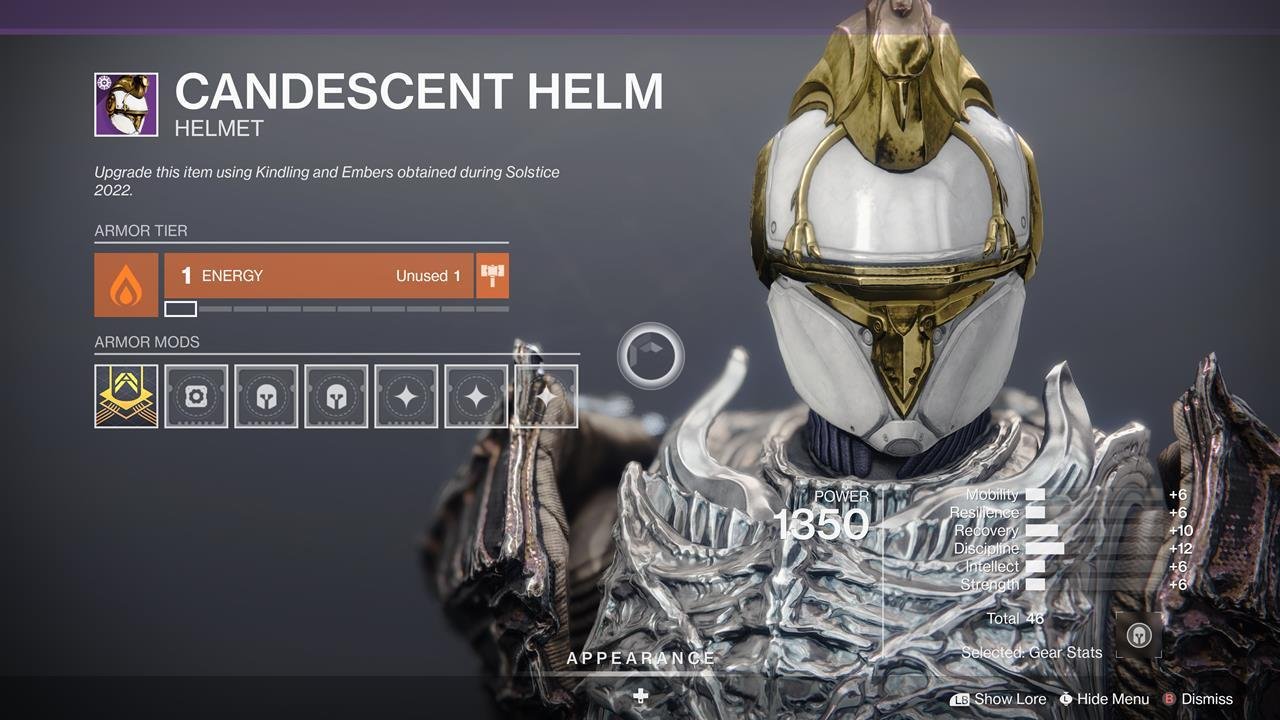Click the Candescent Helm item icon
Viewport: 1280px width, 720px height.
(126, 104)
